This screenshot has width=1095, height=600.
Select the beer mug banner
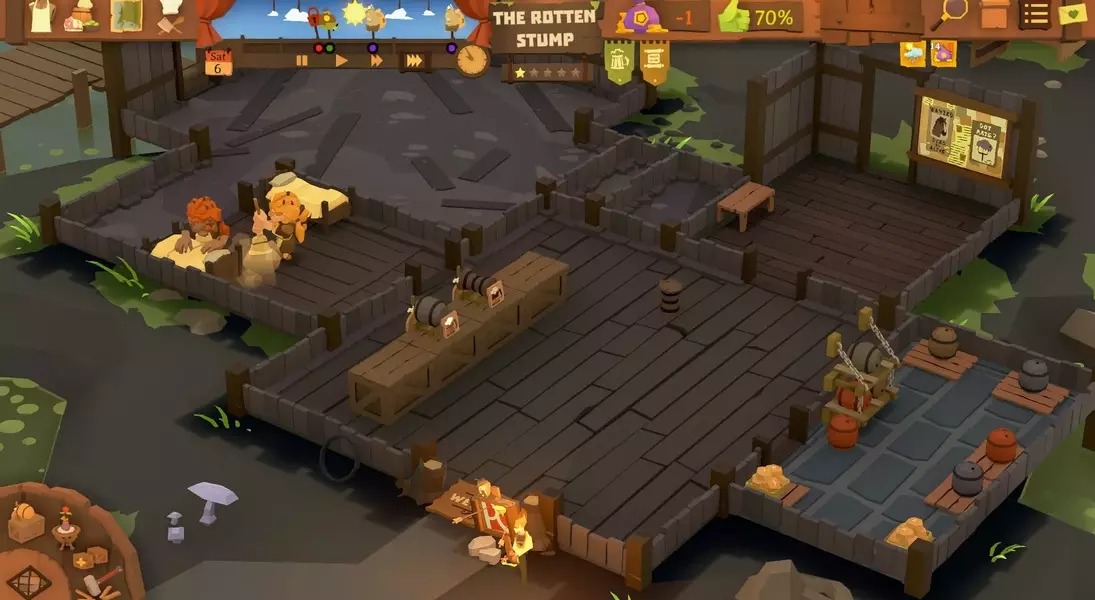click(x=621, y=62)
